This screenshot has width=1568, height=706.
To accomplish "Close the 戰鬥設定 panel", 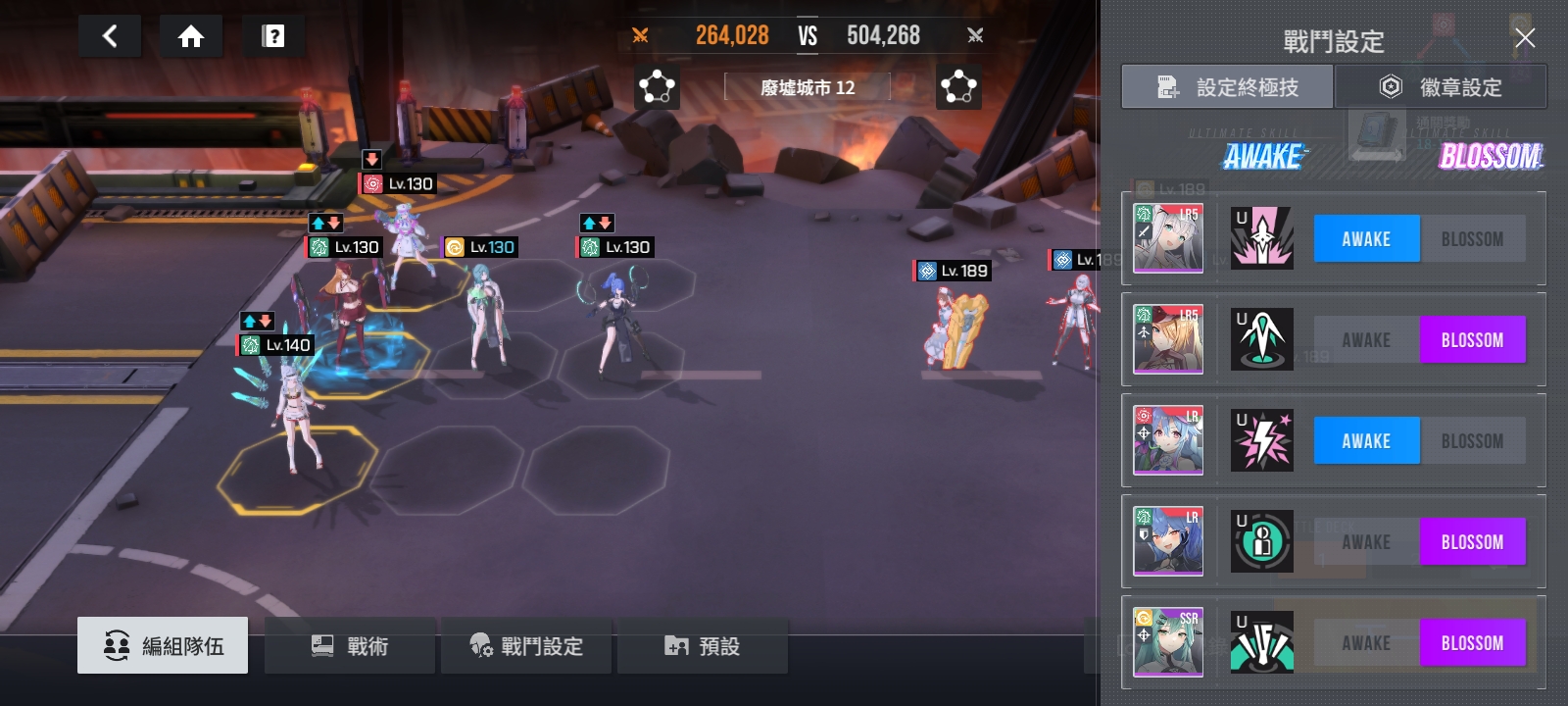I will click(x=1524, y=38).
